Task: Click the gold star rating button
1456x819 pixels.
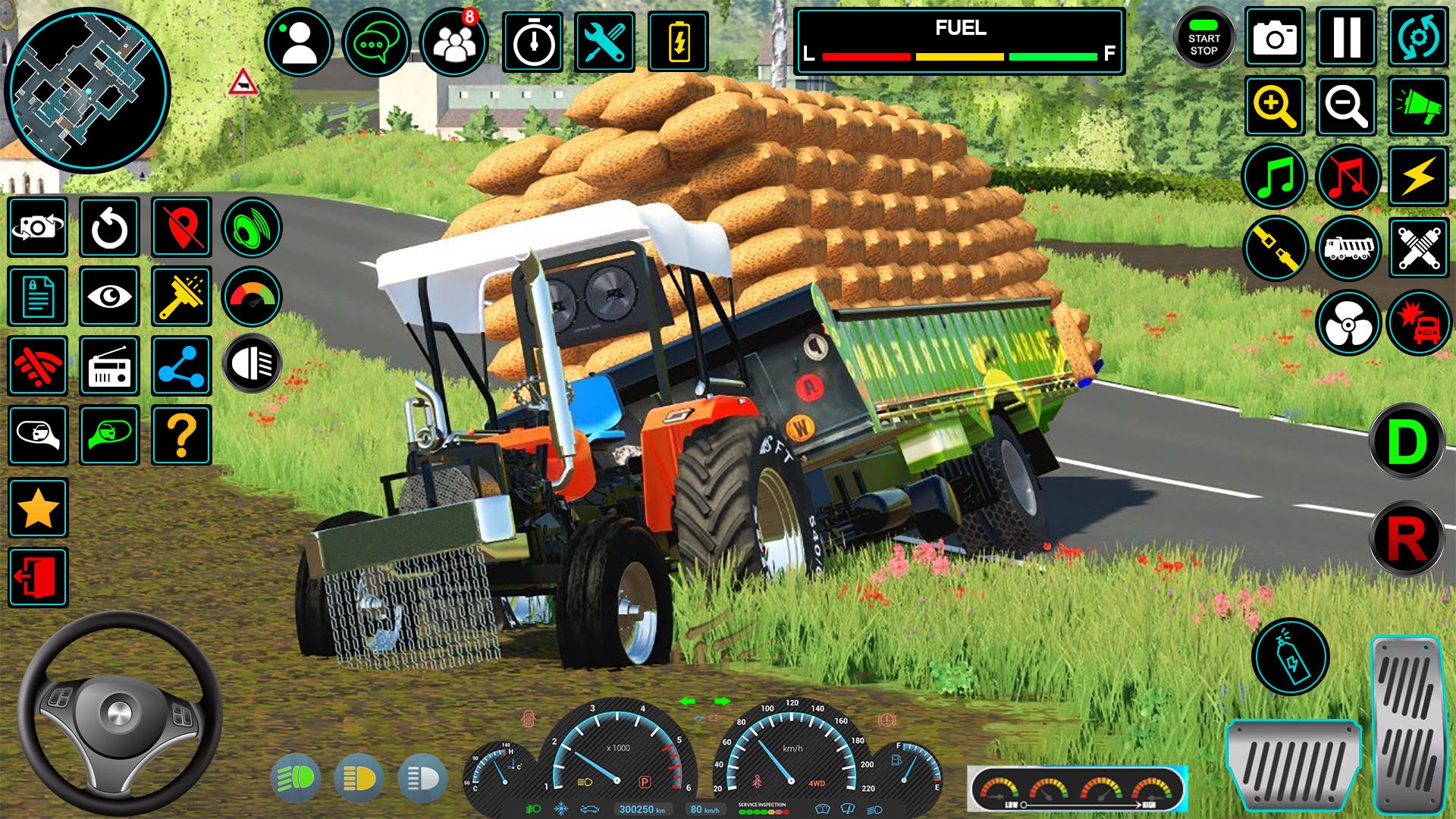Action: [x=38, y=508]
